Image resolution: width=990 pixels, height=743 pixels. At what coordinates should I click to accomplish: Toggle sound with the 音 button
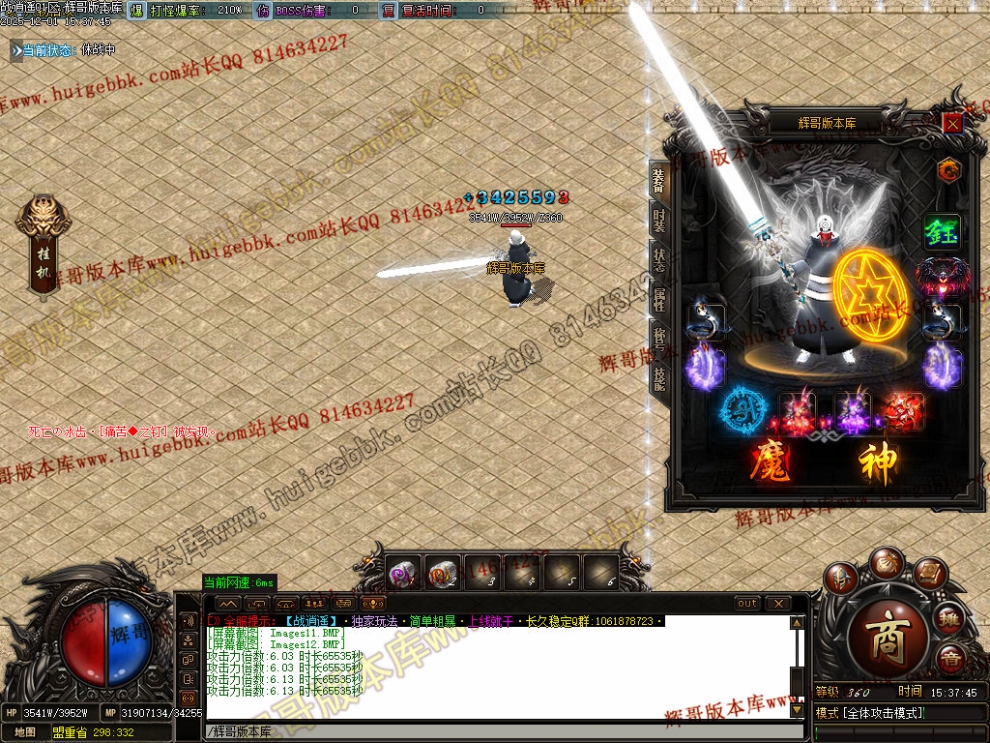[x=950, y=657]
